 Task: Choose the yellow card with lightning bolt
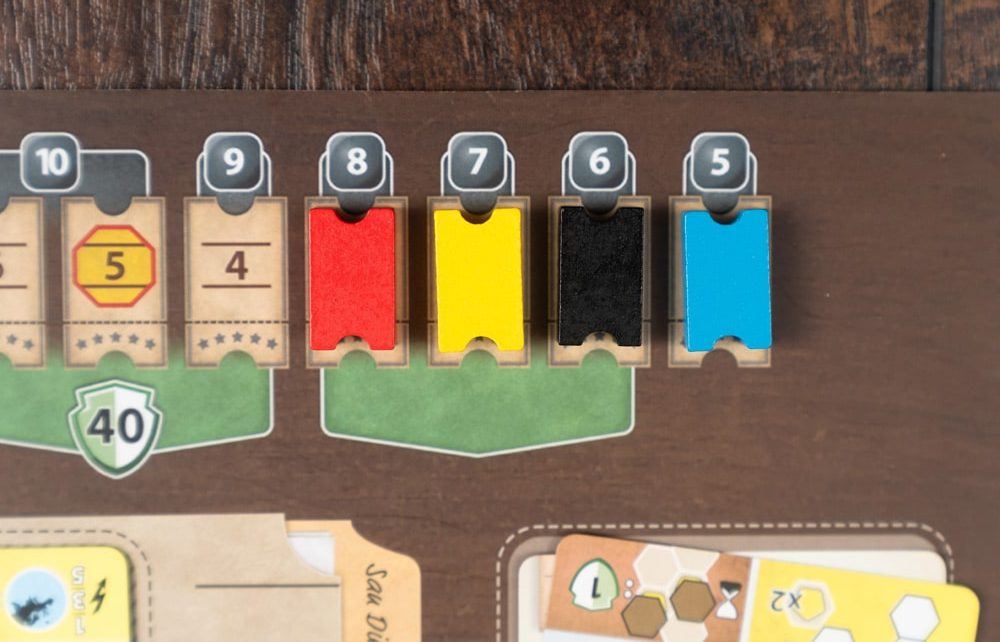(60, 594)
